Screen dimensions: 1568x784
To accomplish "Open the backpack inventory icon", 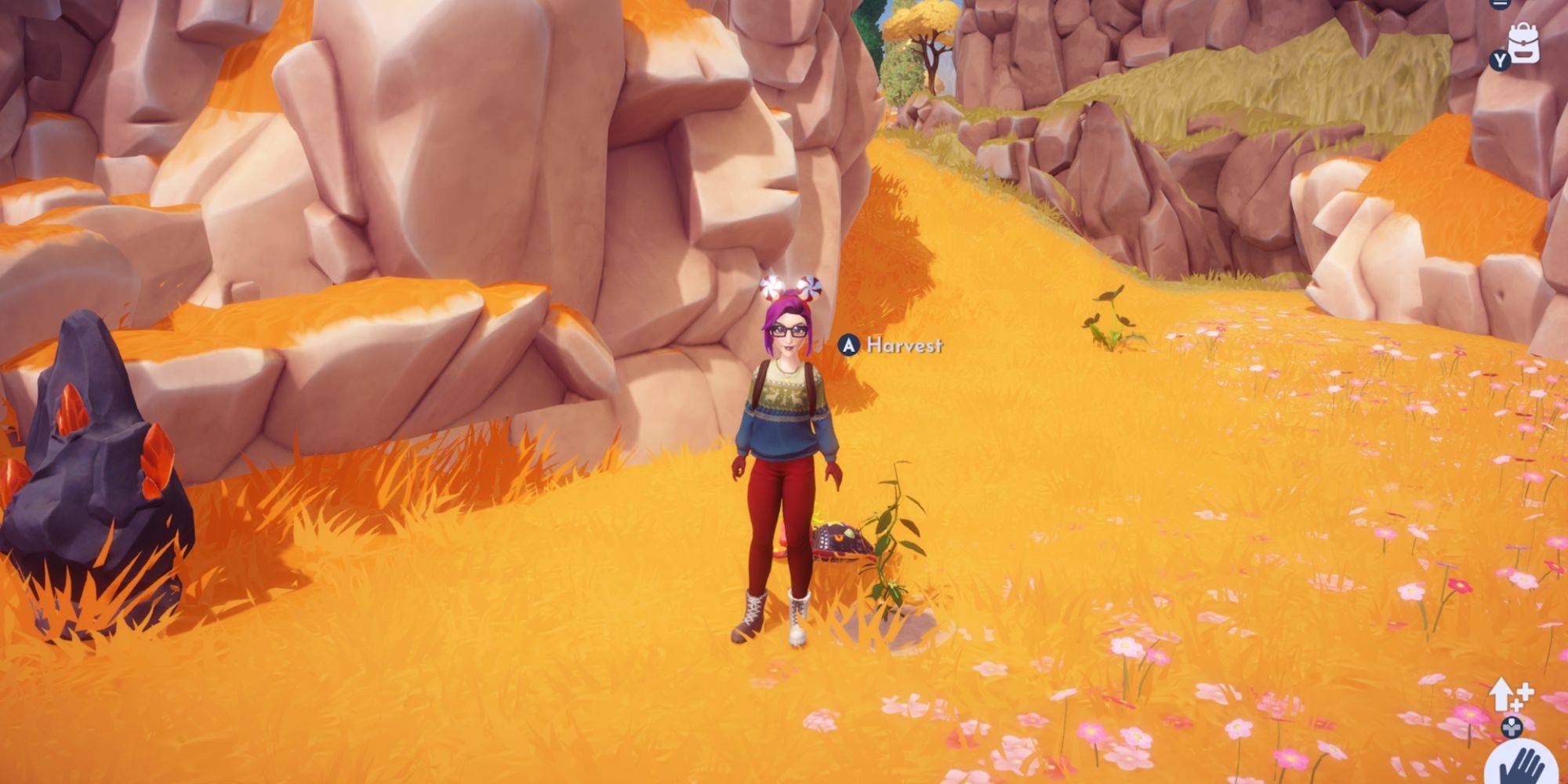I will (1523, 43).
